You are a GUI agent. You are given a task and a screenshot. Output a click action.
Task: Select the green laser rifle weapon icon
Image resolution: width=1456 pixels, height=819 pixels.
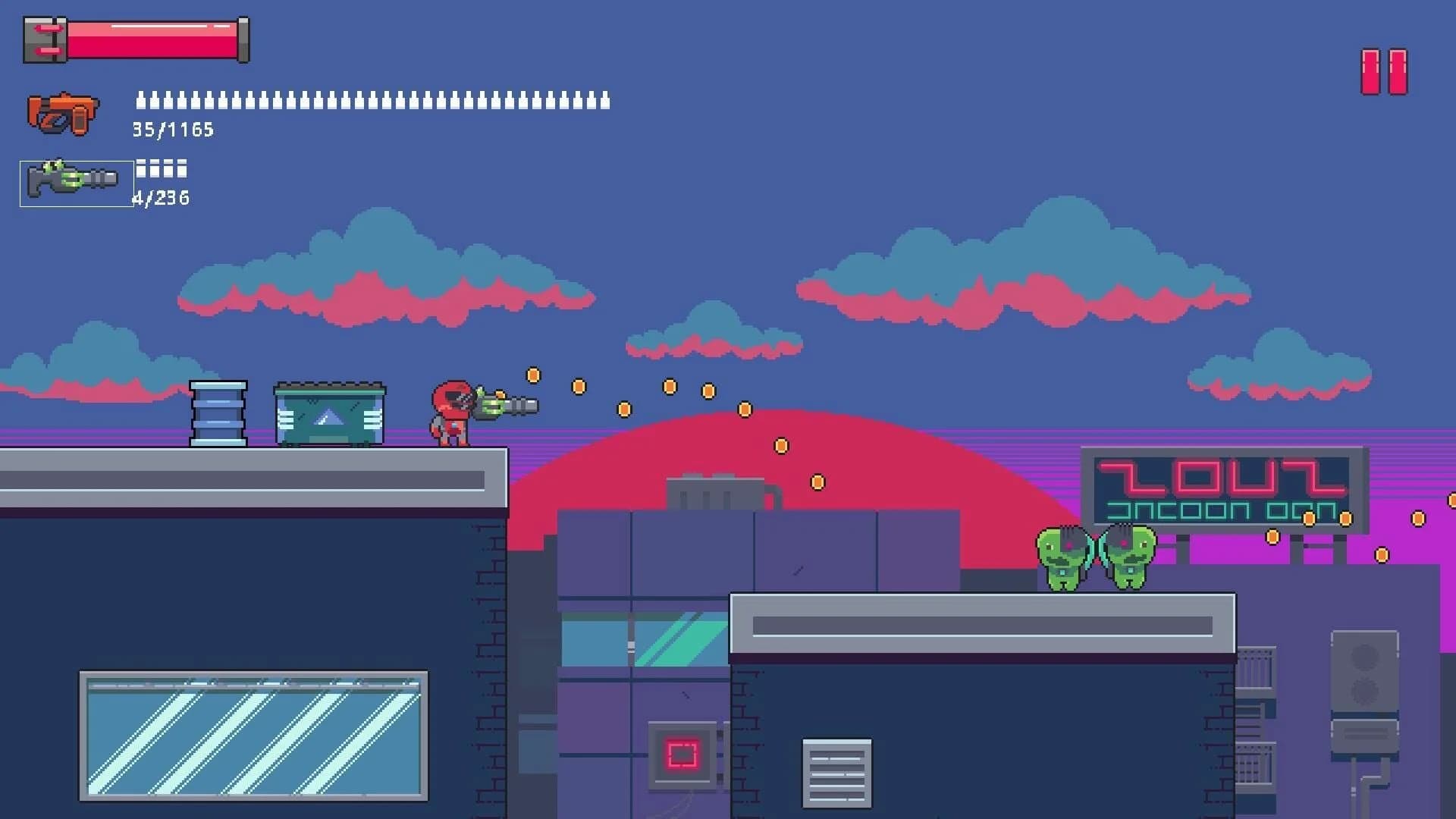coord(72,180)
